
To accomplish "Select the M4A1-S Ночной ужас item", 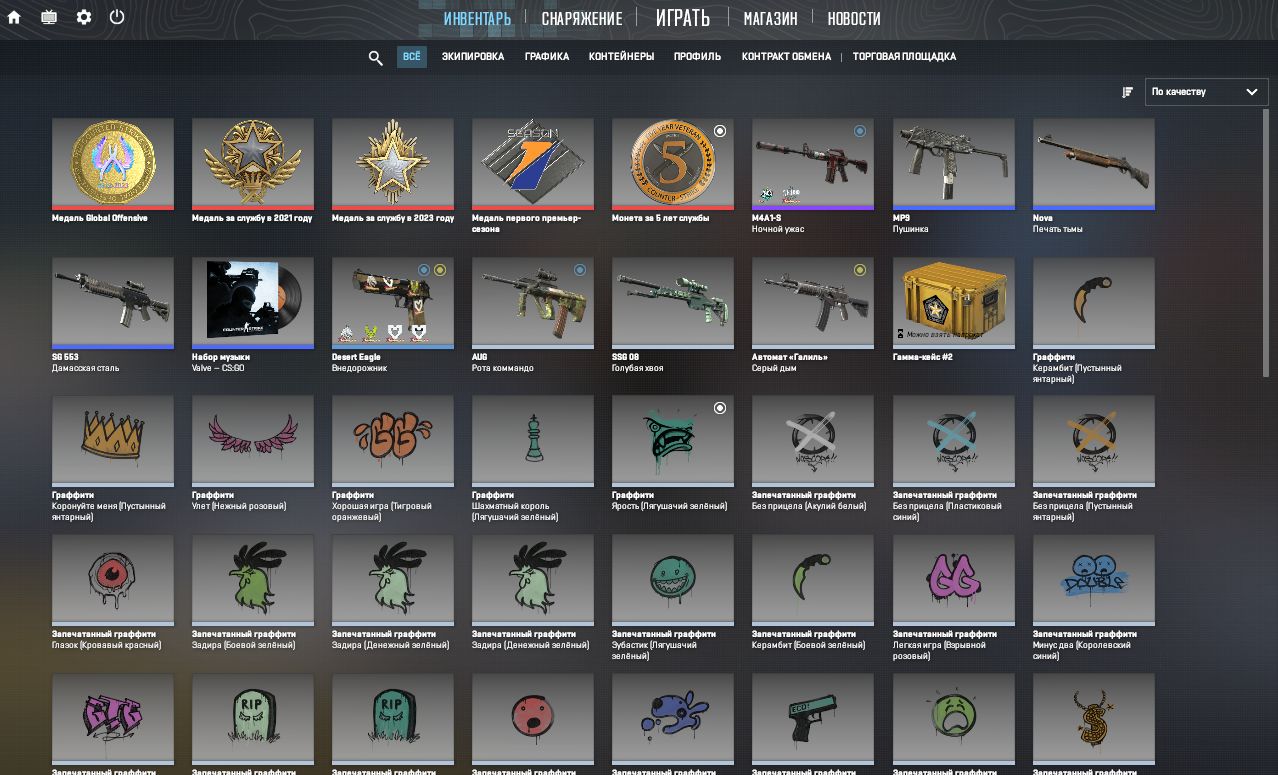I will coord(813,164).
